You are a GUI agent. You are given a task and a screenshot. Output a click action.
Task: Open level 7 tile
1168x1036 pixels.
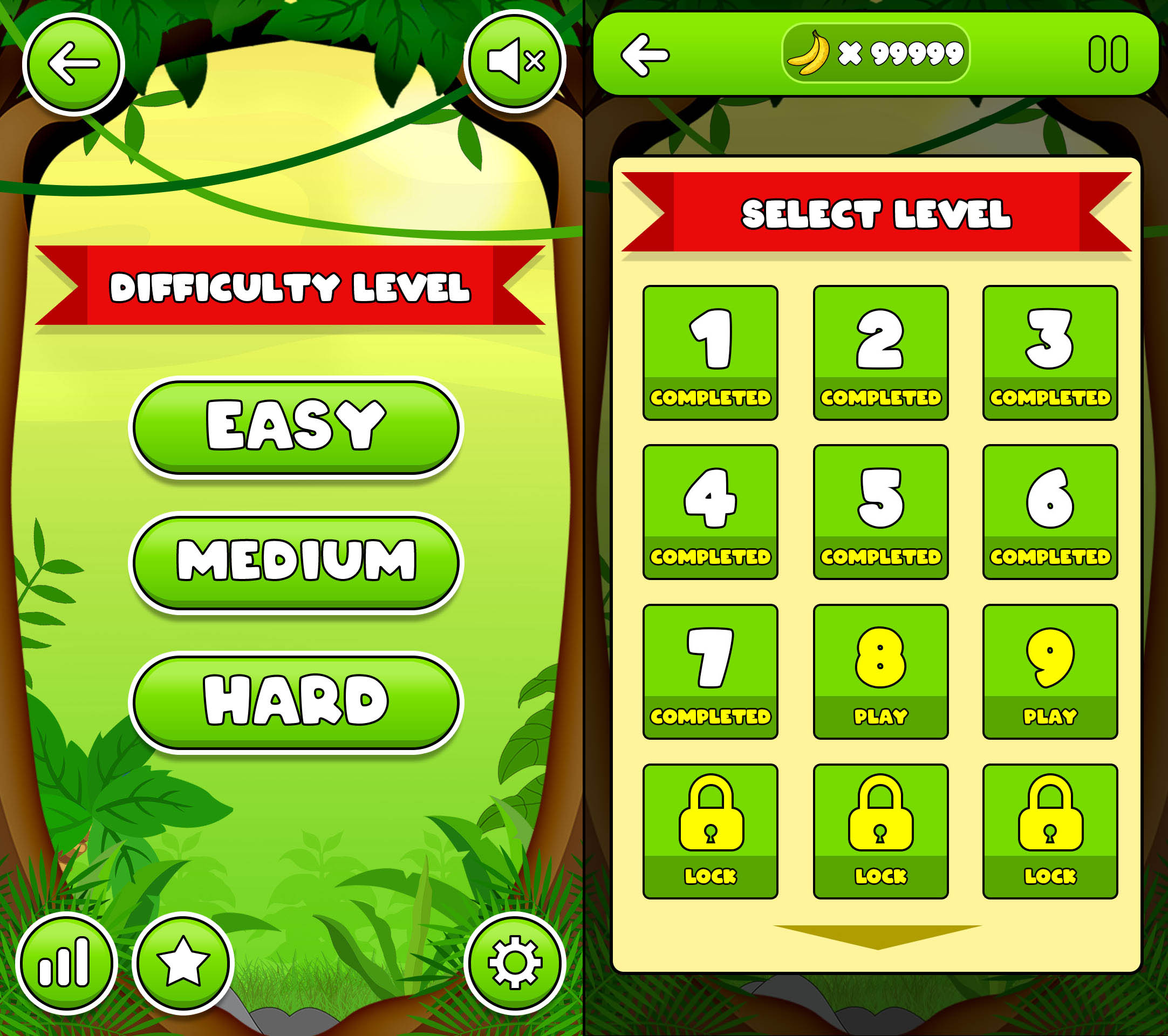coord(711,671)
